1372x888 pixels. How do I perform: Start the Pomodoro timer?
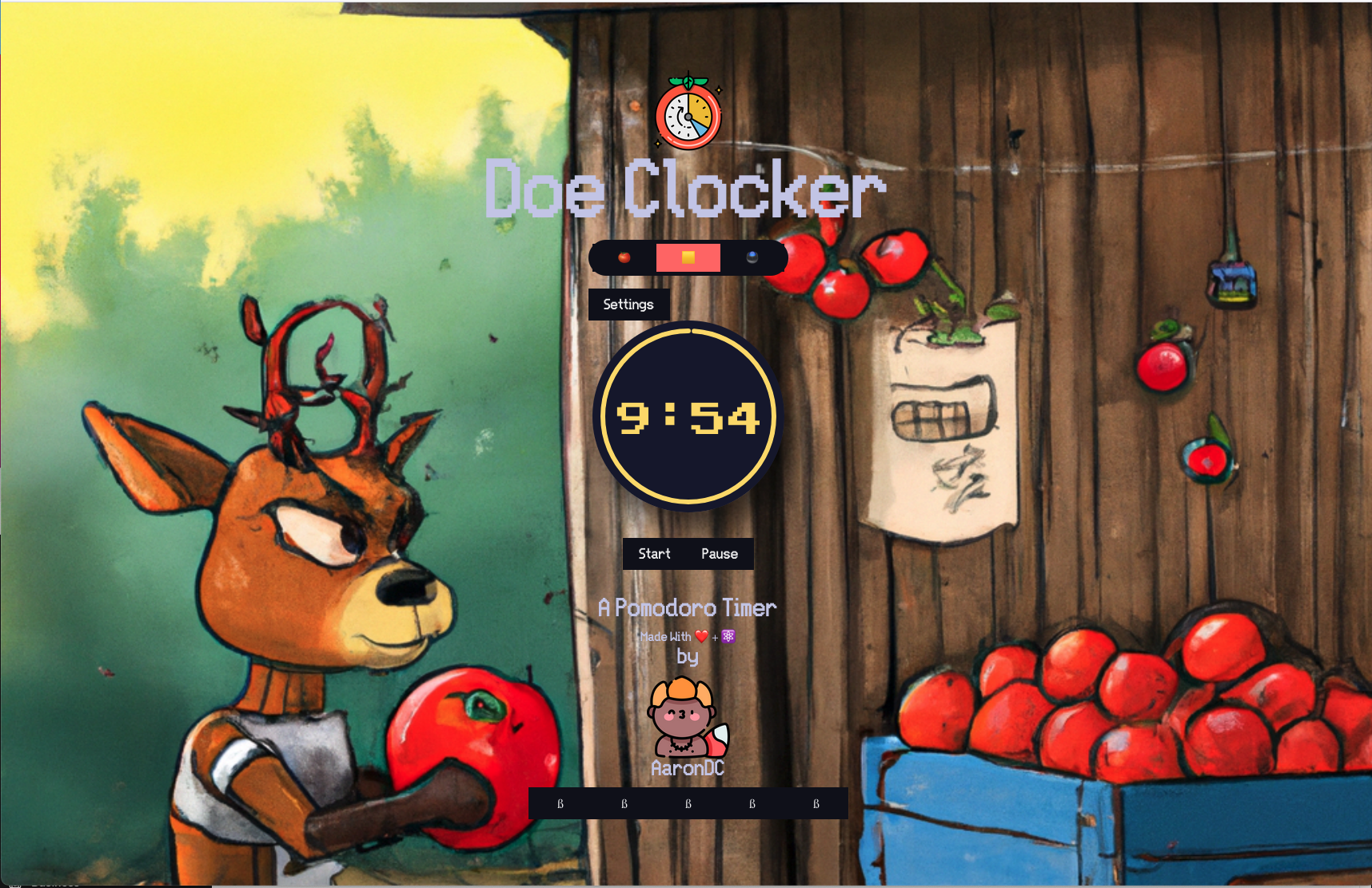pyautogui.click(x=654, y=553)
